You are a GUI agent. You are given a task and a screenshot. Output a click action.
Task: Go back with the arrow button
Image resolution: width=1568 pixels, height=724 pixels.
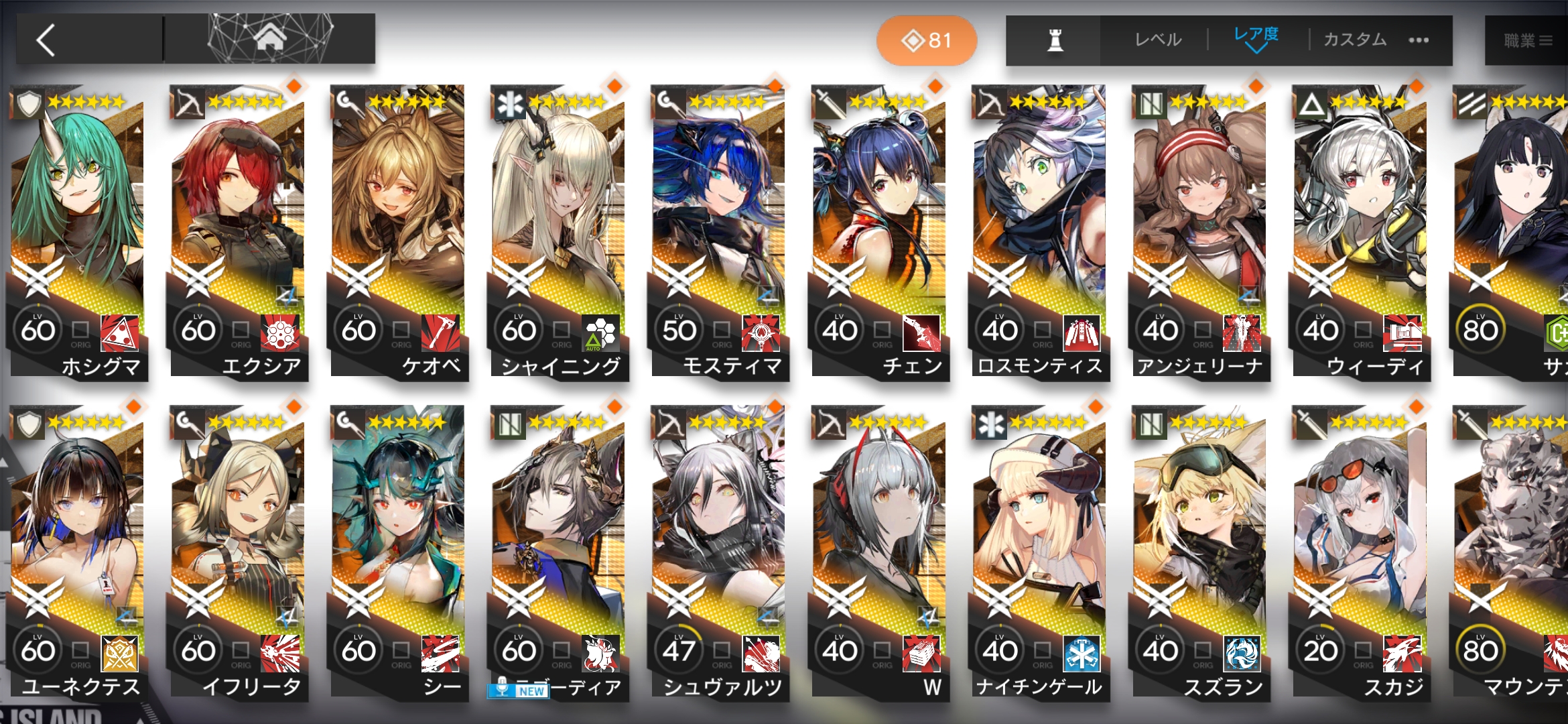click(x=47, y=40)
